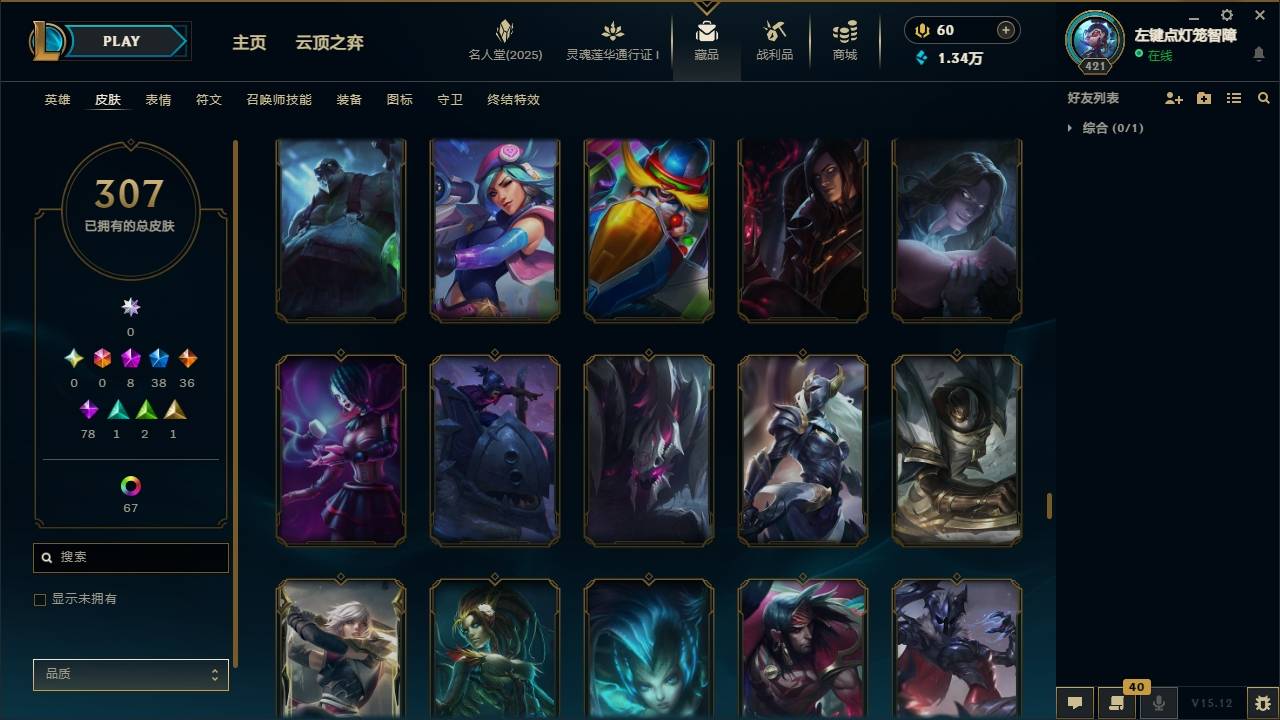Click the notification bell icon
1280x720 pixels.
pyautogui.click(x=1259, y=55)
